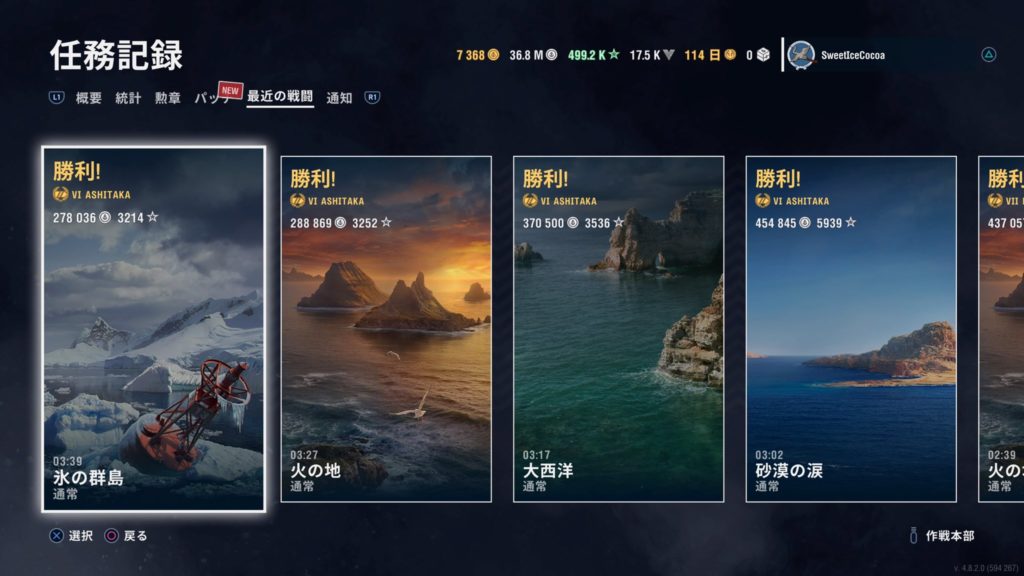1024x576 pixels.
Task: Switch to the 概要 tab
Action: (x=89, y=98)
